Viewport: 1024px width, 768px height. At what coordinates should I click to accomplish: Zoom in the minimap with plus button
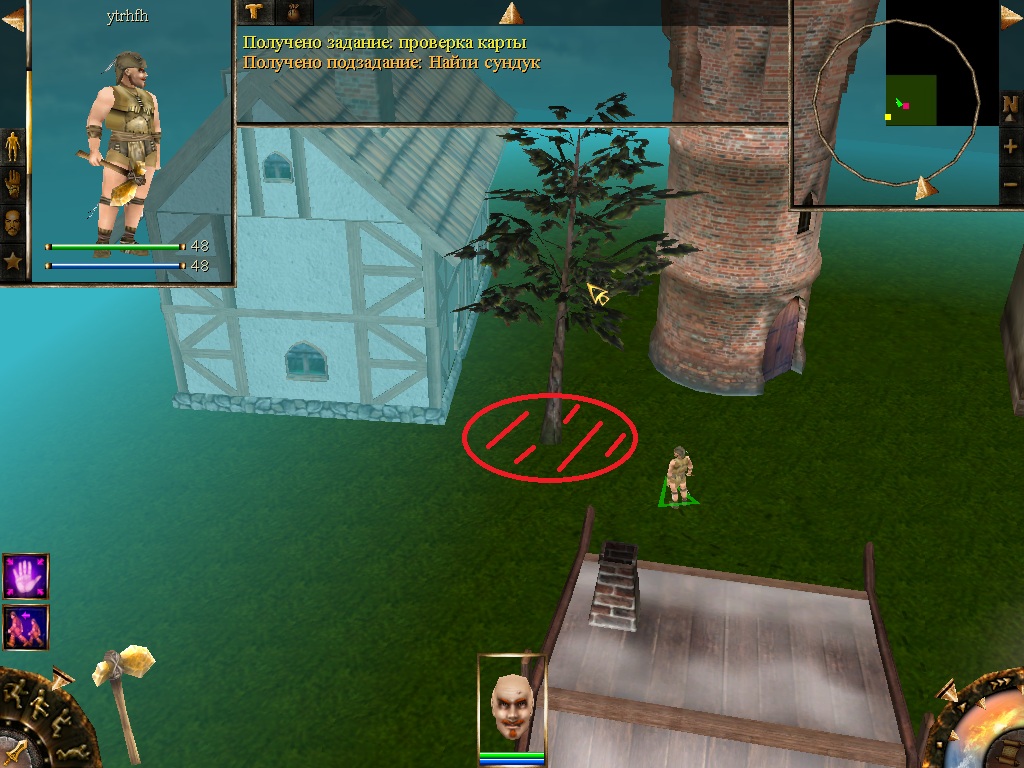[1011, 146]
